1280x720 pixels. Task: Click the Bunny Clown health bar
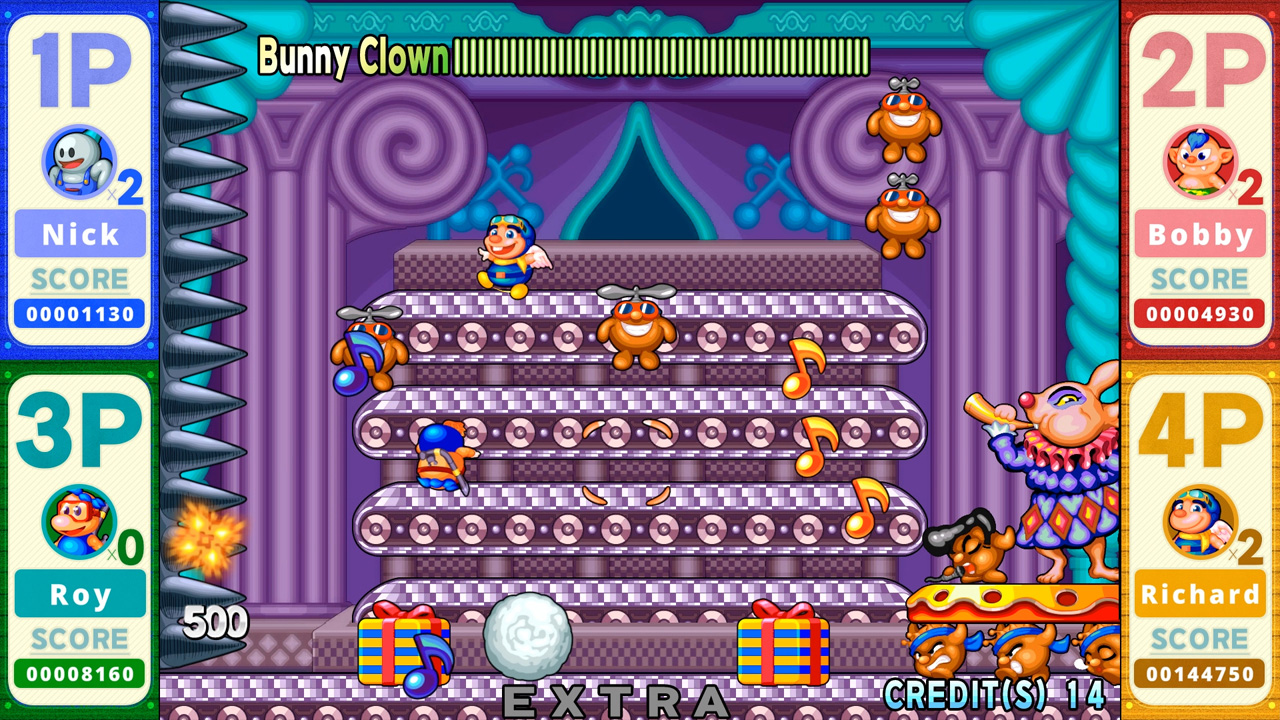(660, 57)
